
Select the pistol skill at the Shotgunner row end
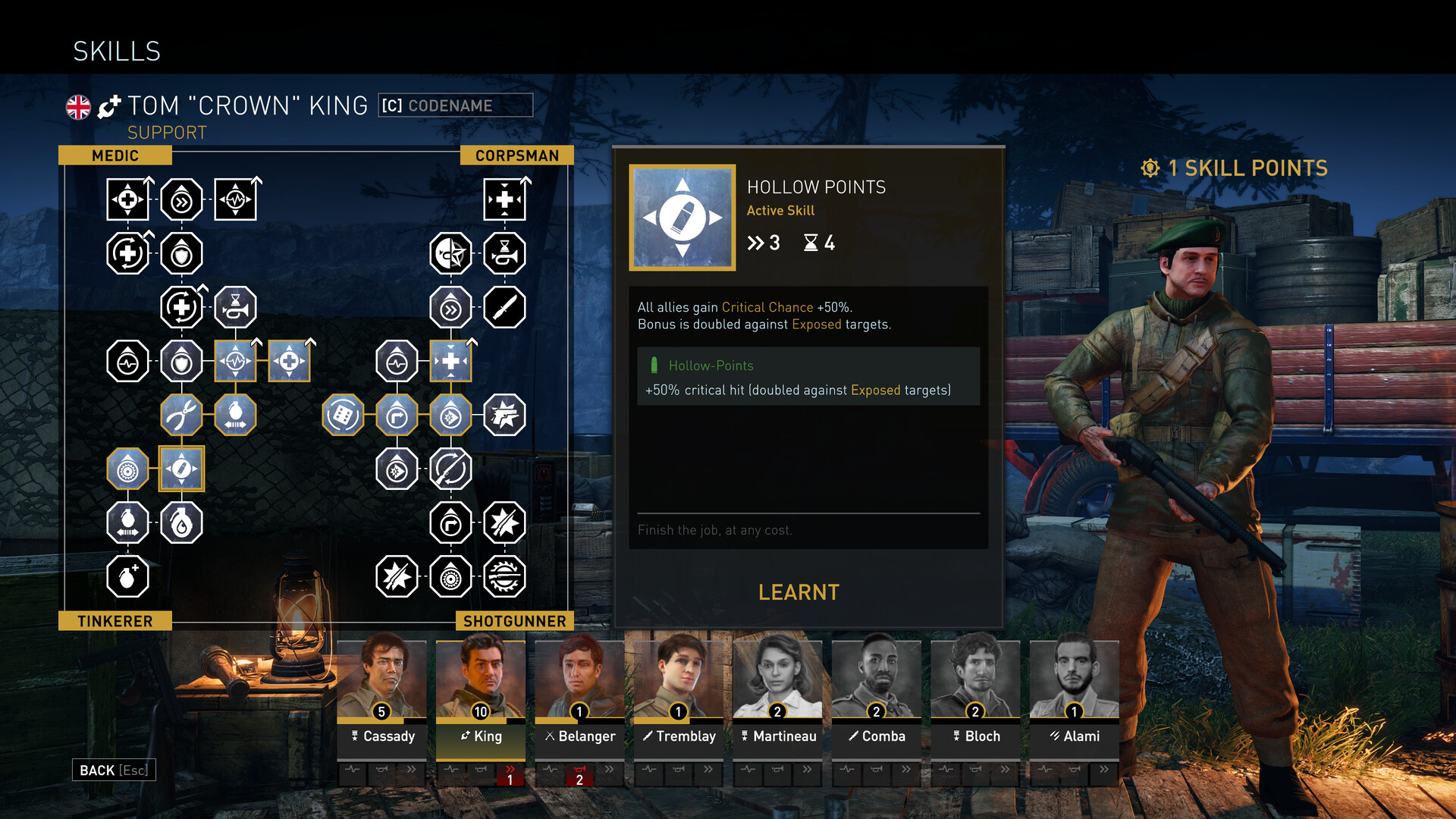504,415
